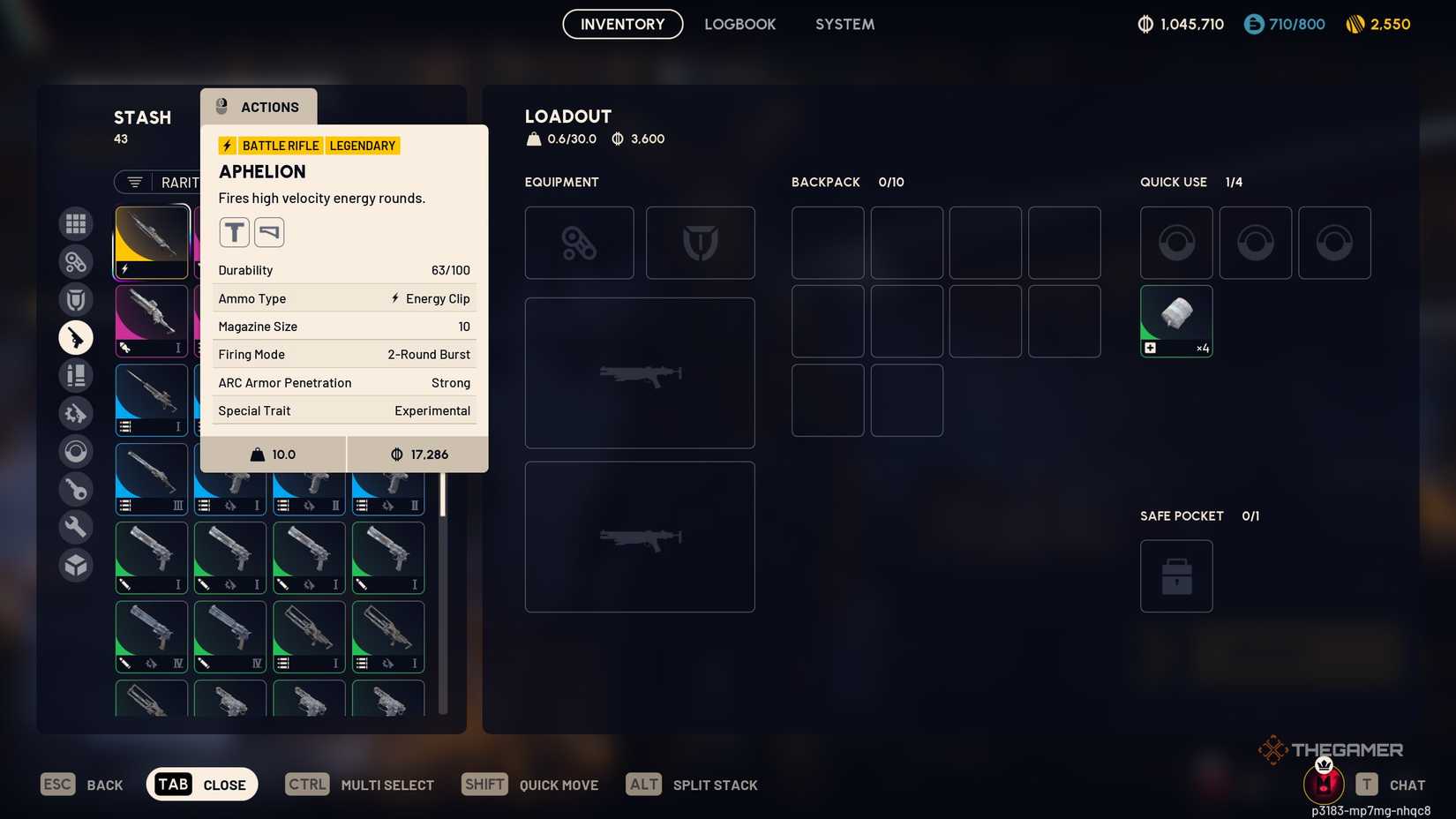Select the weapons filter in the stash sidebar

pos(76,337)
